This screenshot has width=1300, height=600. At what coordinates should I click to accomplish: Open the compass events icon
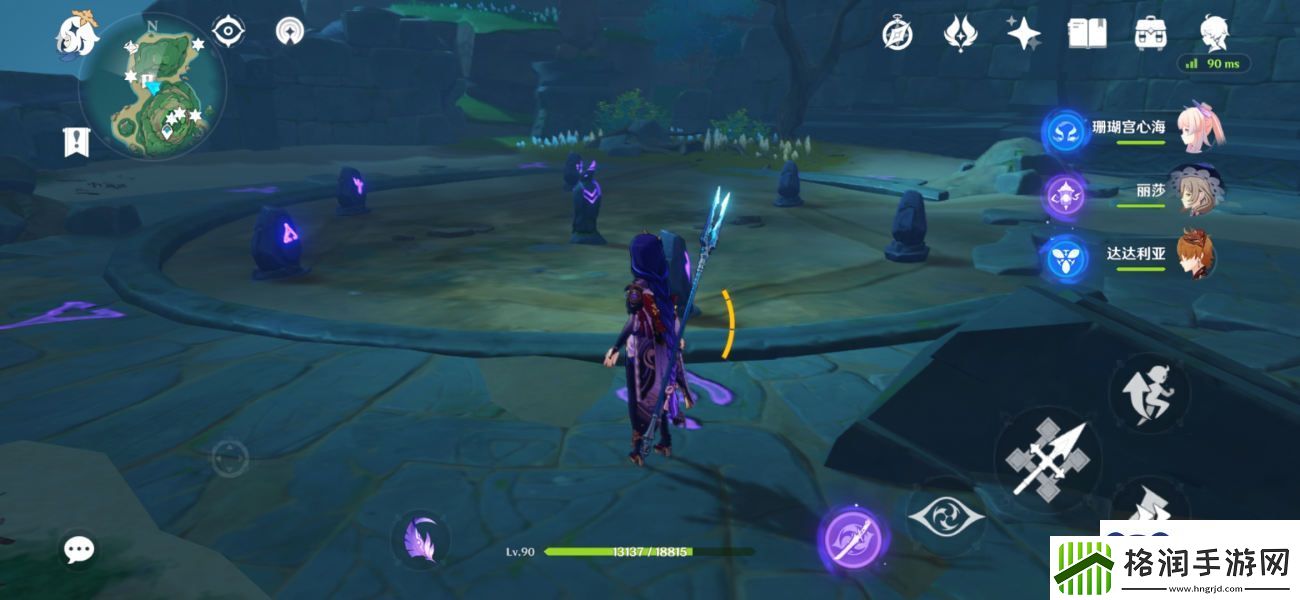pyautogui.click(x=897, y=34)
